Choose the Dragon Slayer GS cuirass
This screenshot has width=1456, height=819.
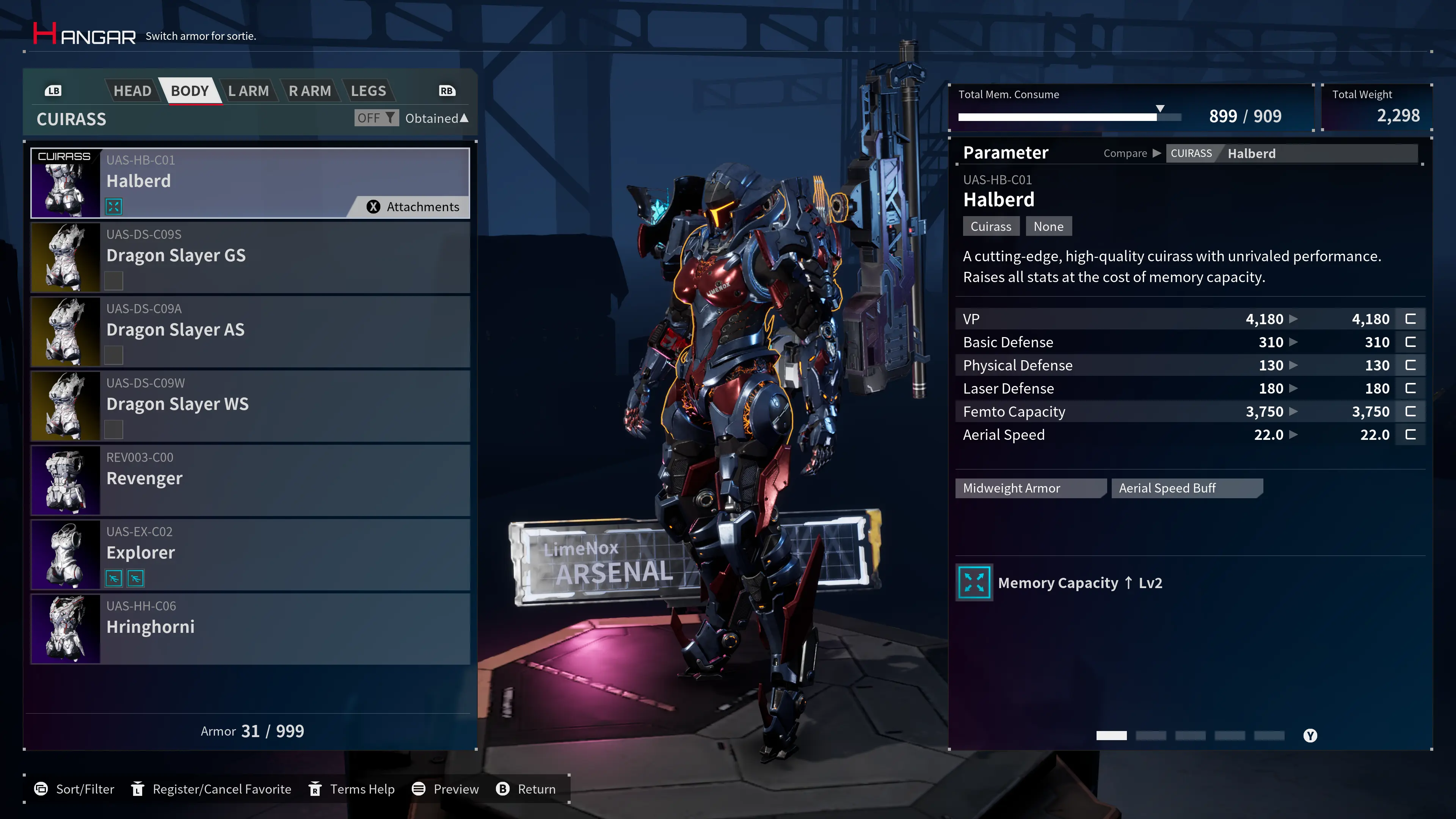(250, 257)
